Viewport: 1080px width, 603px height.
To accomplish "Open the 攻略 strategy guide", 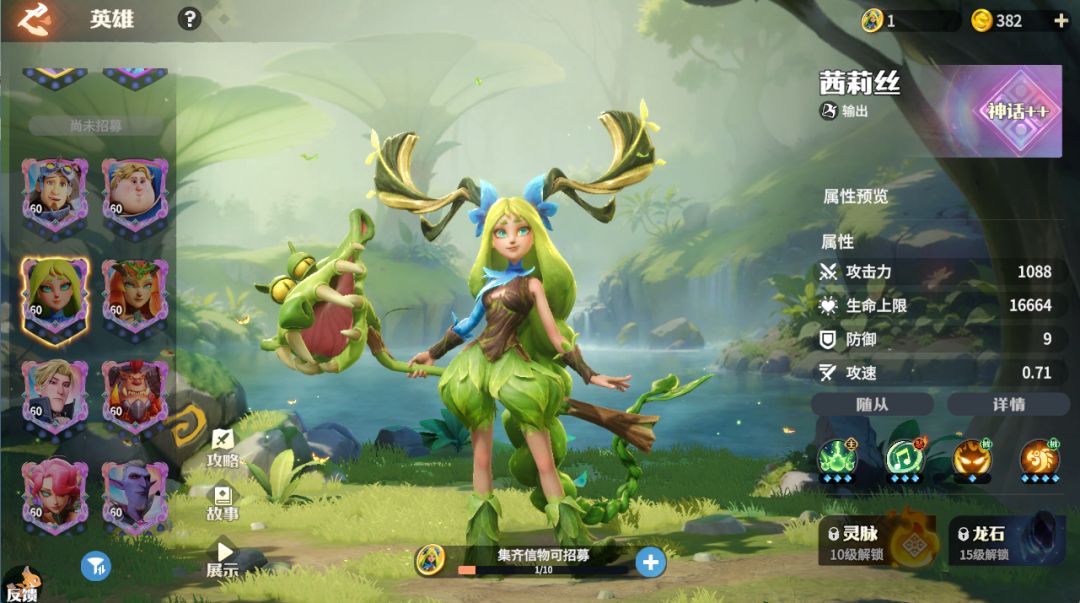I will pyautogui.click(x=222, y=448).
